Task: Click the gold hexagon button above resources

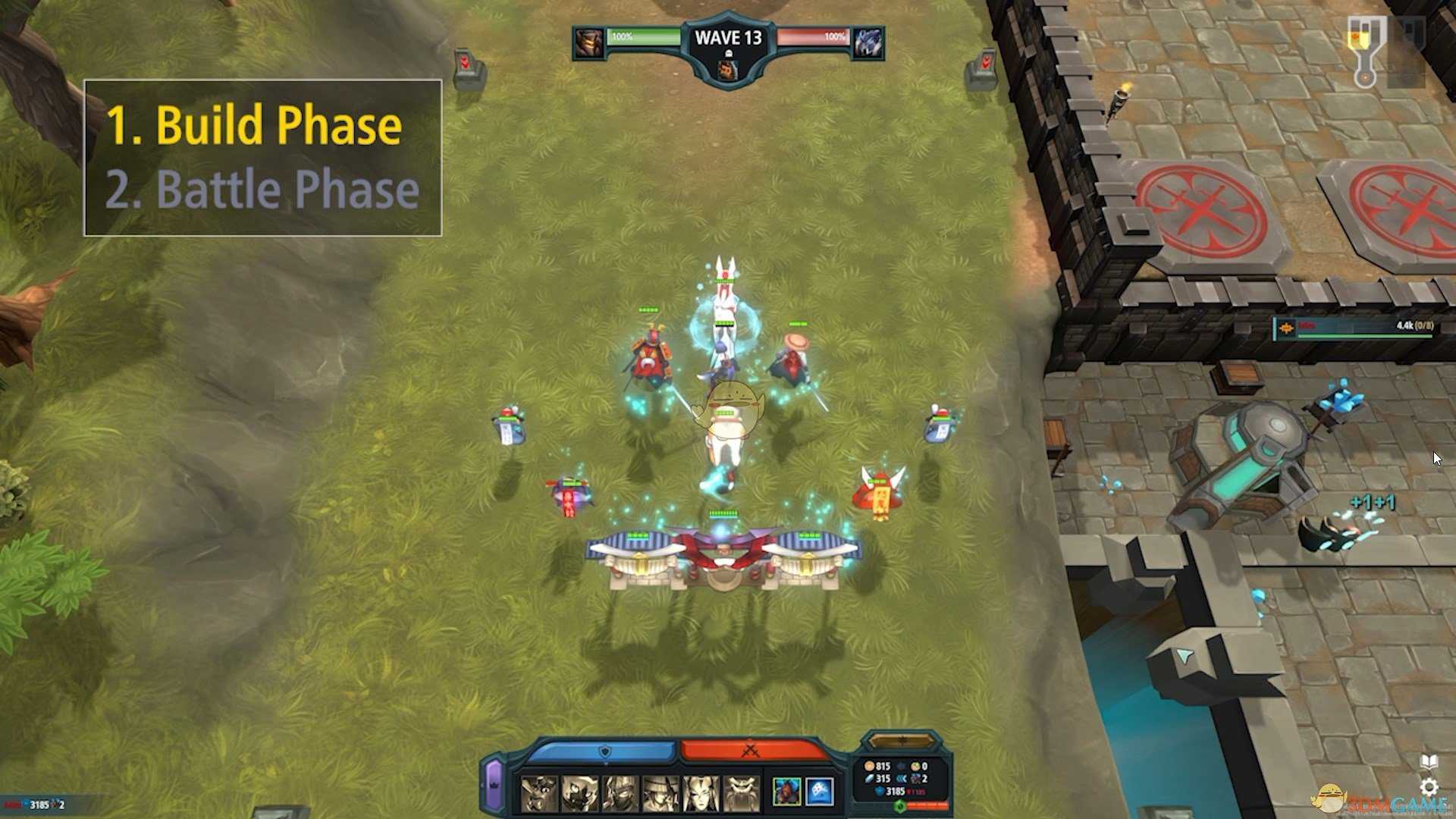Action: pos(901,741)
